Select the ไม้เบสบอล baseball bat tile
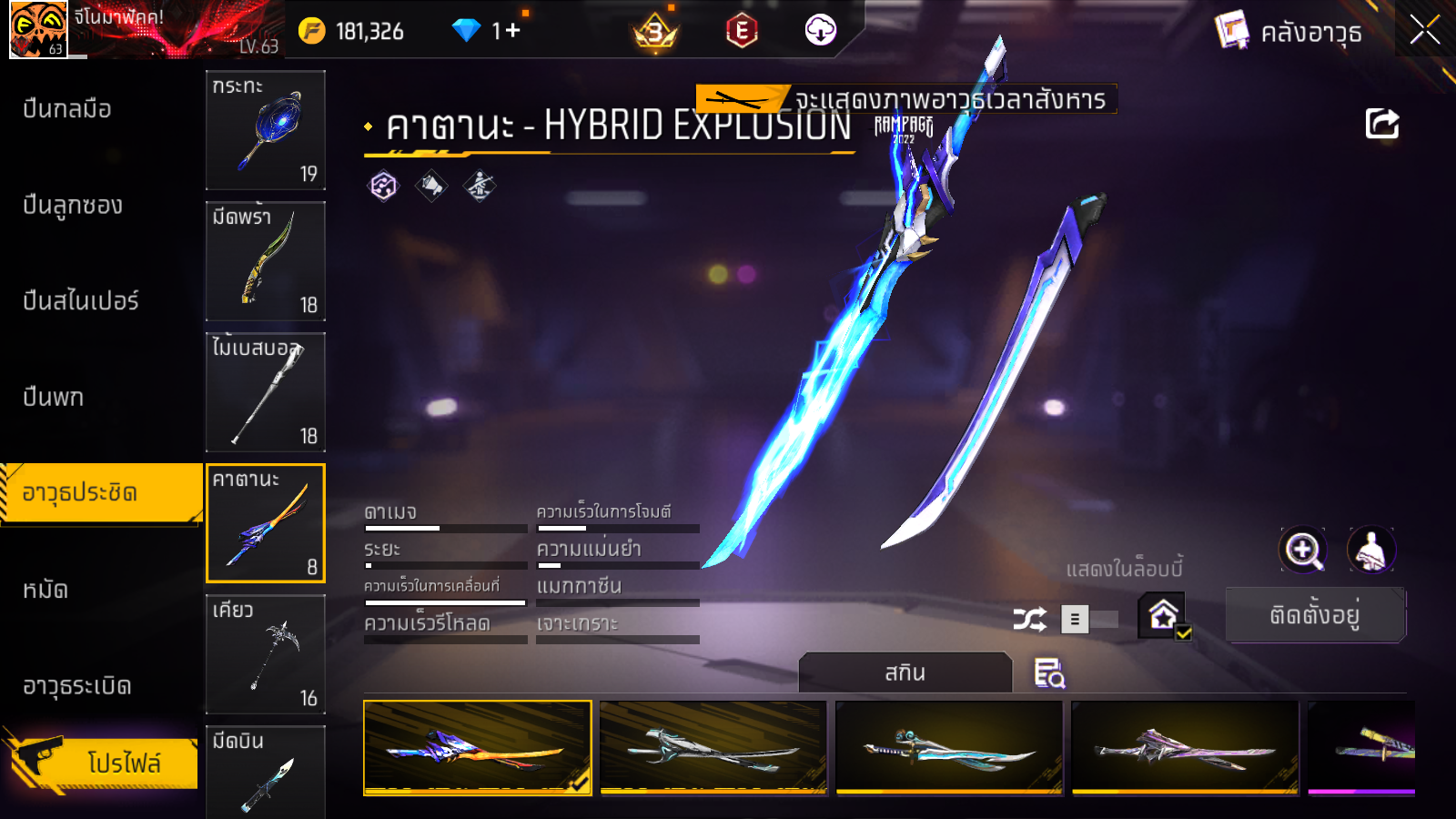The width and height of the screenshot is (1456, 819). [x=266, y=392]
